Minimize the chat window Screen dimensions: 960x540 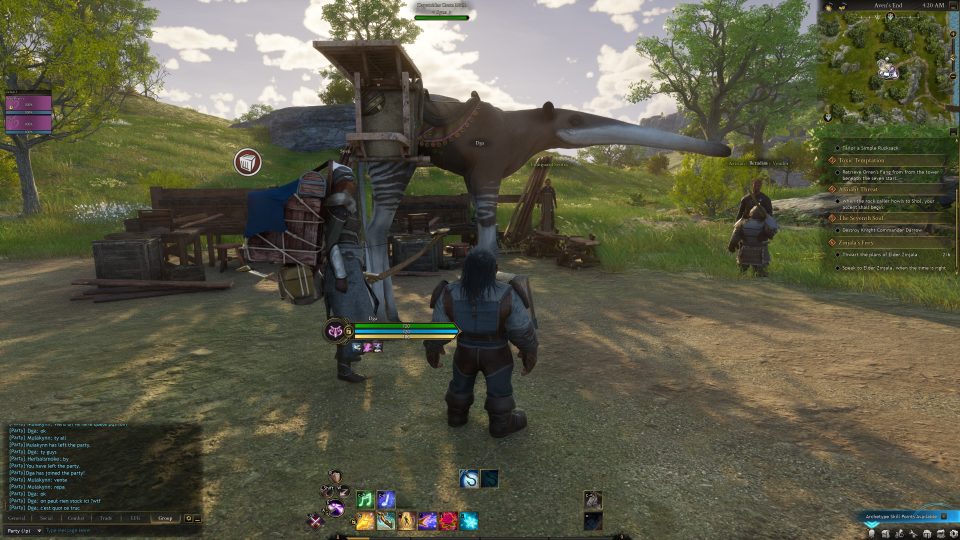197,518
